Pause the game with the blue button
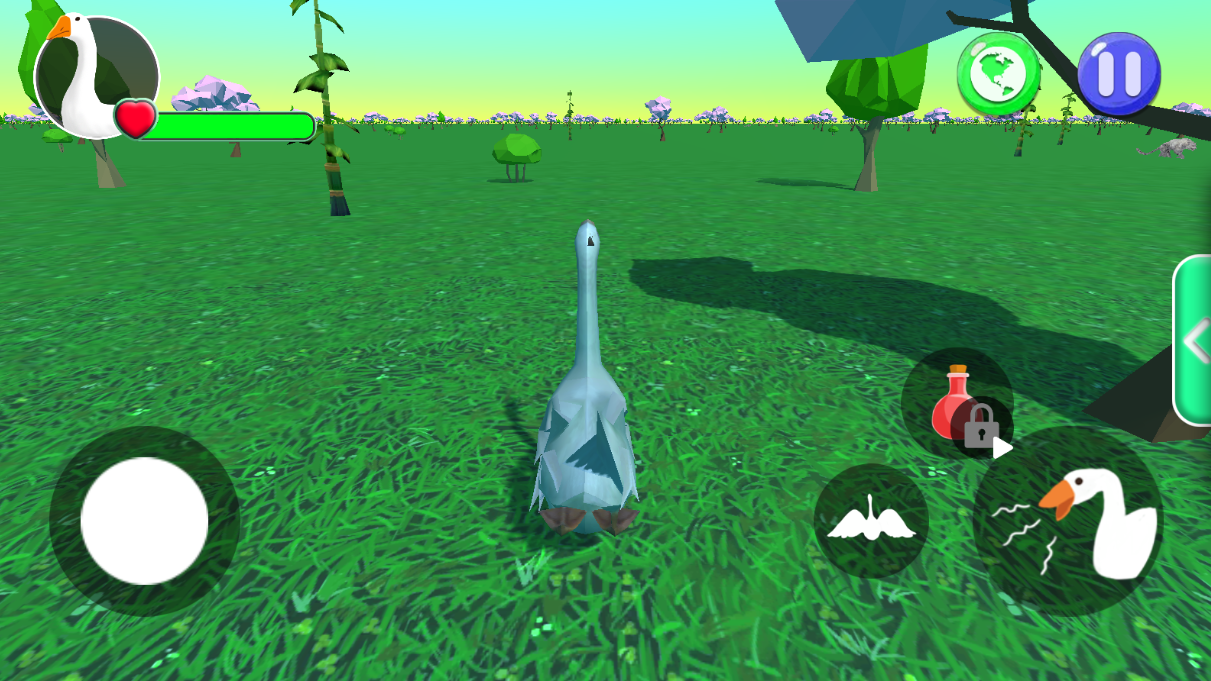This screenshot has width=1211, height=681. [x=1118, y=73]
